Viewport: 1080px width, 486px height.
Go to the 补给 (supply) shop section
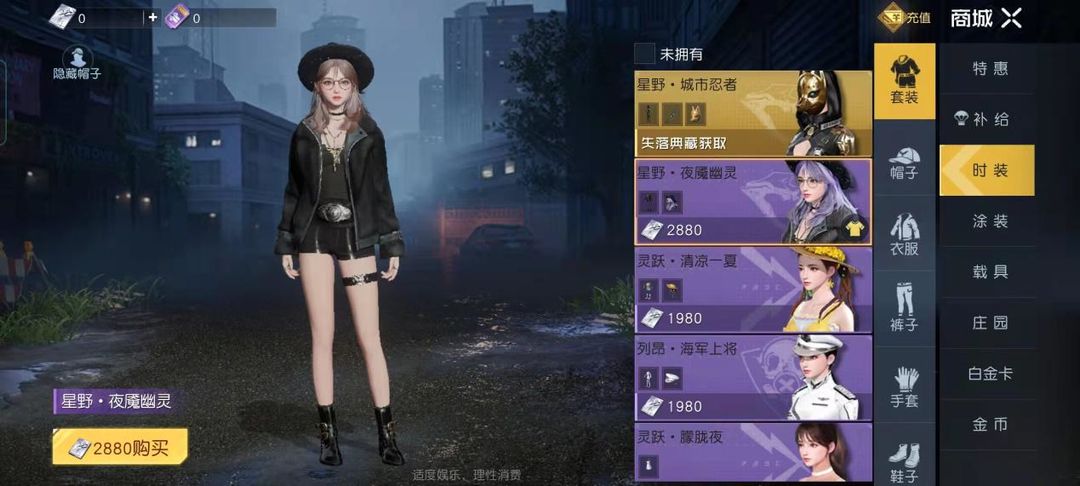pos(988,120)
